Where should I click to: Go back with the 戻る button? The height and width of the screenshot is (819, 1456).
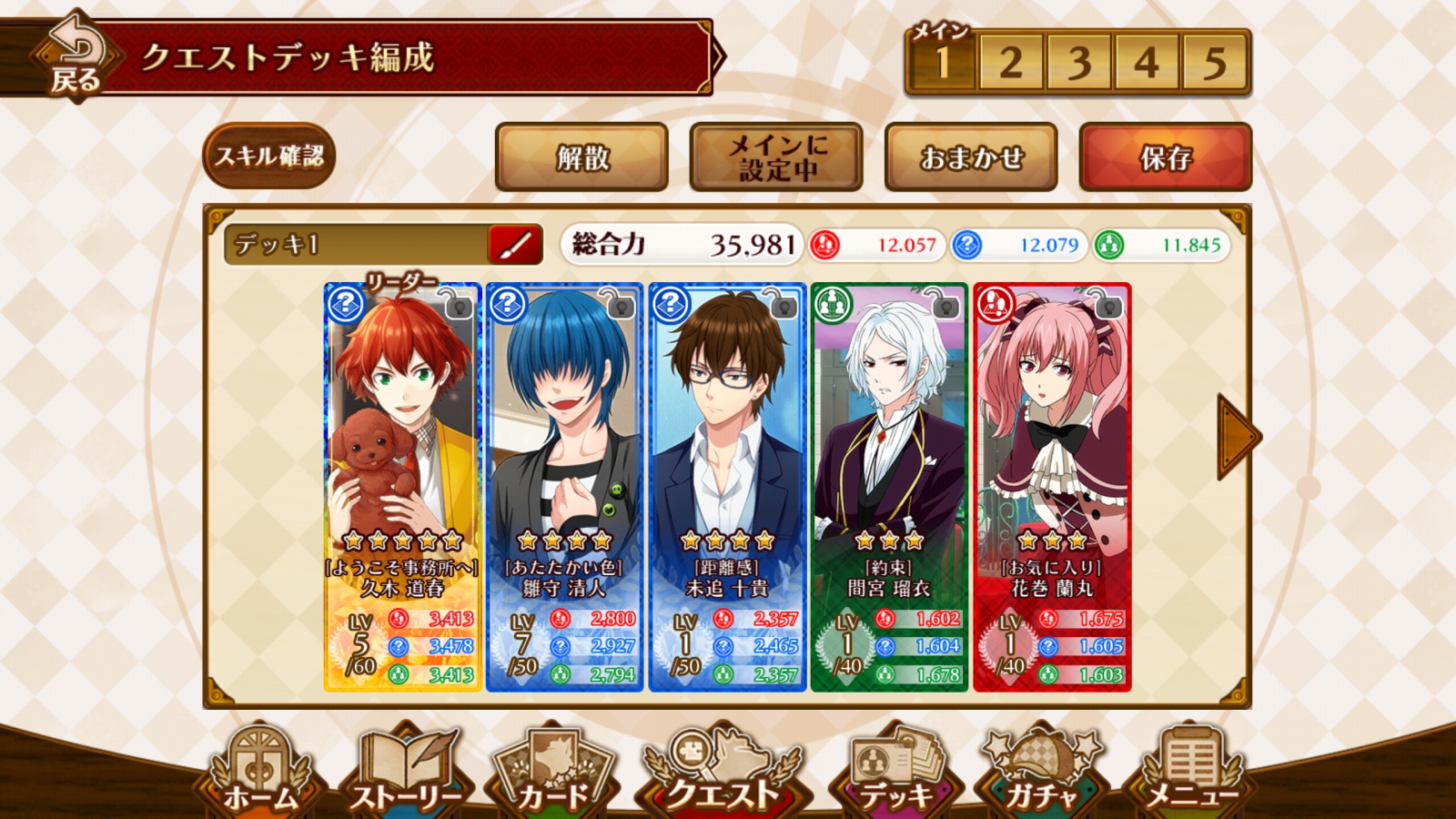[75, 56]
